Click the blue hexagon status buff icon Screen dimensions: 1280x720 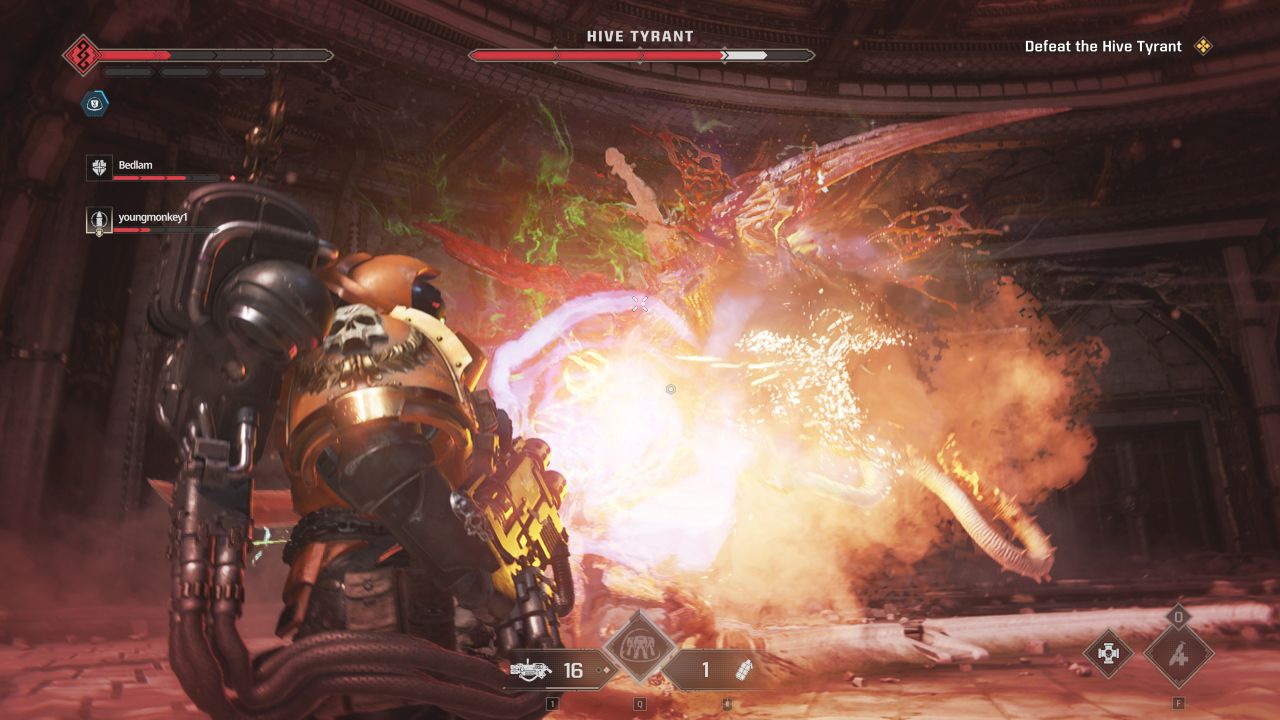pyautogui.click(x=96, y=102)
